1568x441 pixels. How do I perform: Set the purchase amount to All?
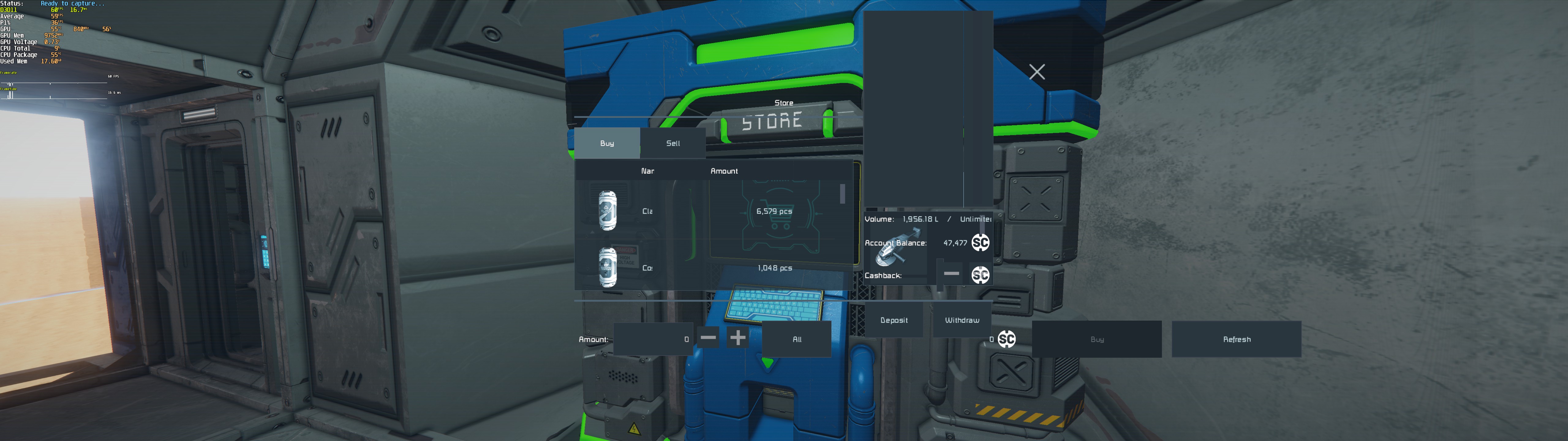pyautogui.click(x=797, y=339)
